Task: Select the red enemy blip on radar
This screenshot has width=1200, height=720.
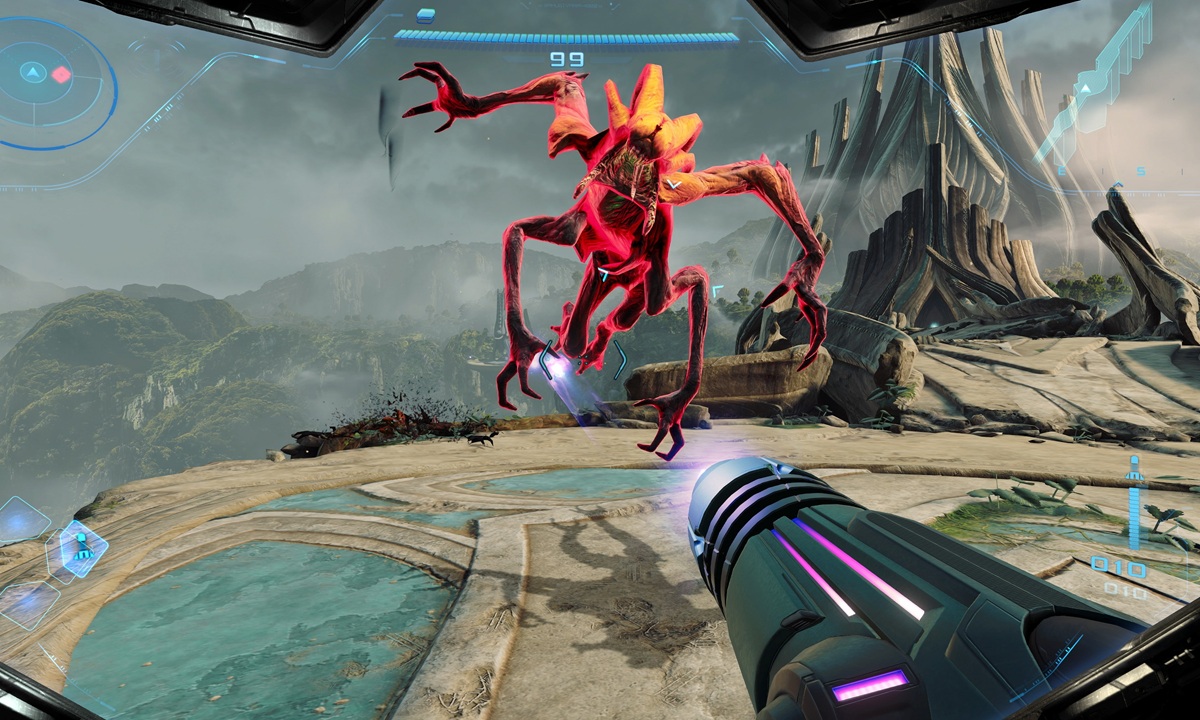Action: pos(61,74)
